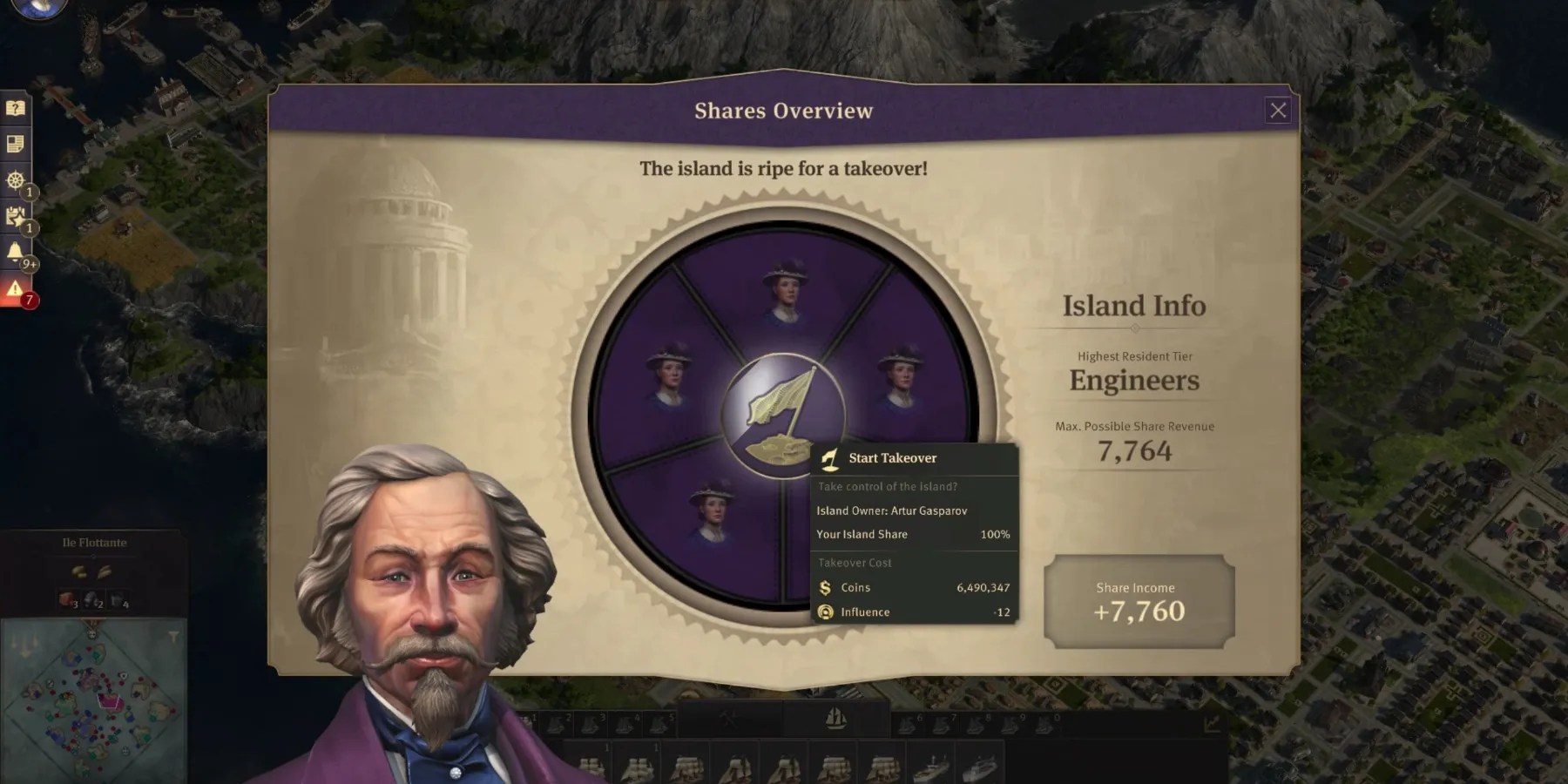Image resolution: width=1568 pixels, height=784 pixels.
Task: Click the iron deposit icon showing 2
Action: pyautogui.click(x=91, y=600)
